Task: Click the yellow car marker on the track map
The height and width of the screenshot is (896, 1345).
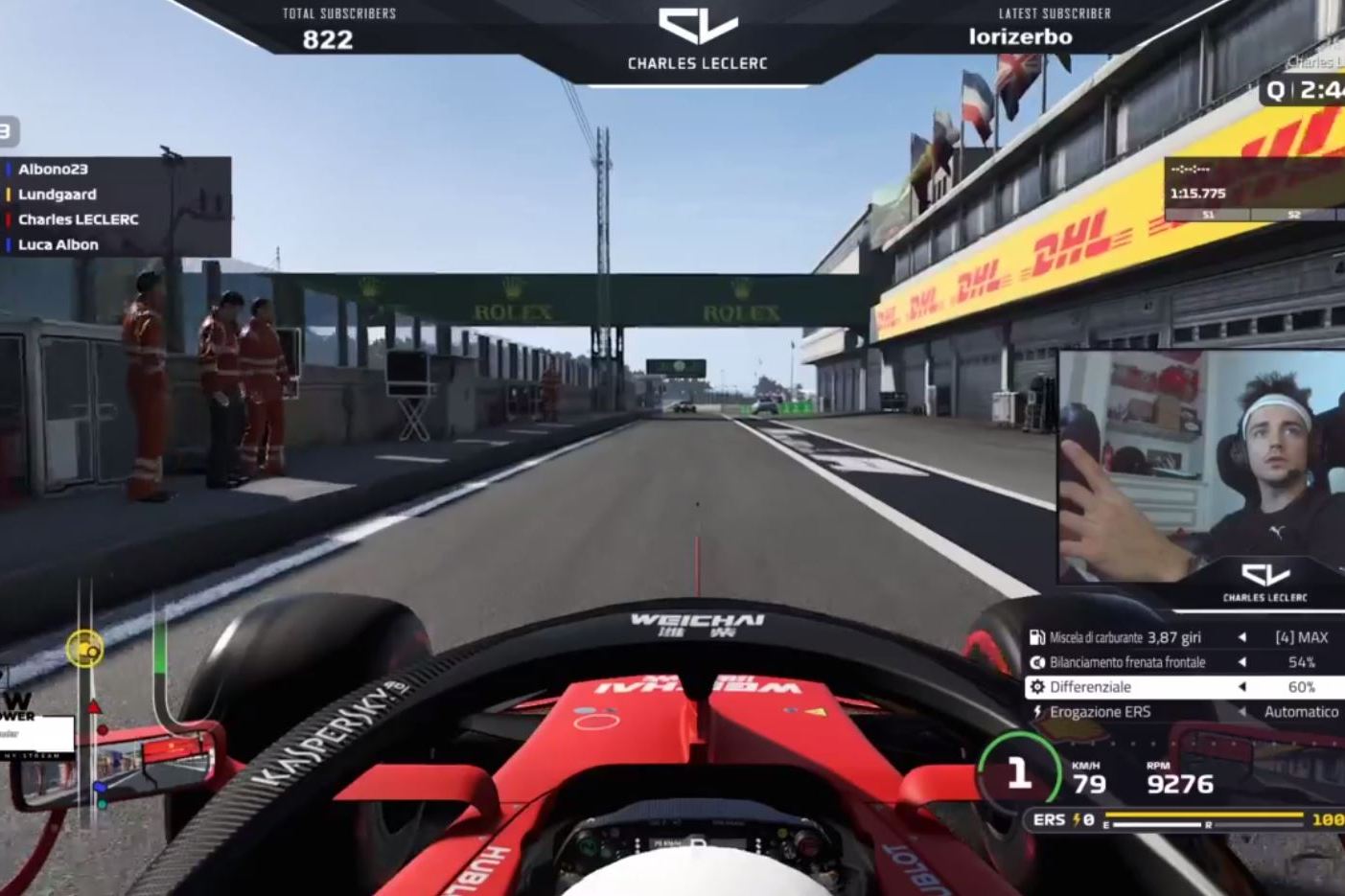Action: click(x=84, y=649)
